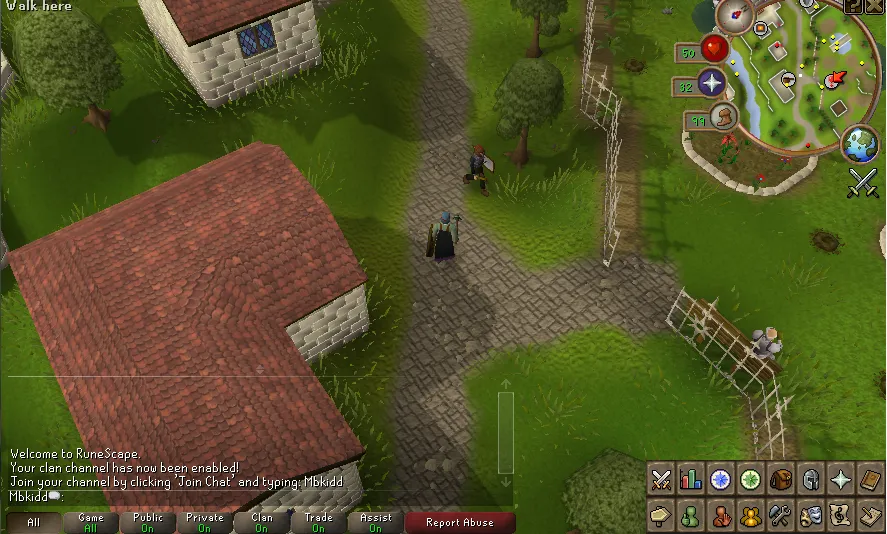Open the Skills tab with bar chart
This screenshot has height=534, width=887.
point(690,480)
